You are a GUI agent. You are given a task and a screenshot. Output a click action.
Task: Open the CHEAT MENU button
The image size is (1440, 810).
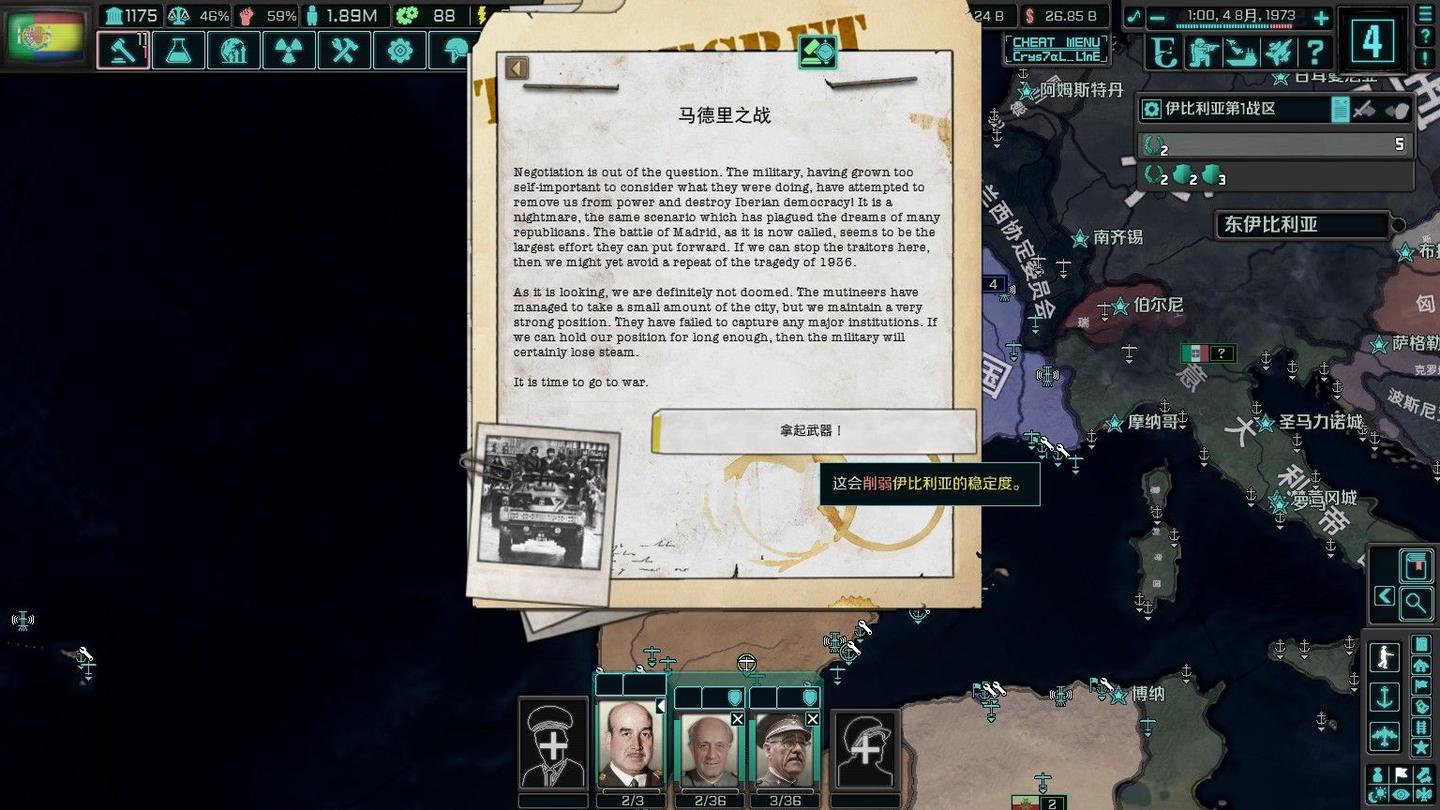(x=1057, y=49)
